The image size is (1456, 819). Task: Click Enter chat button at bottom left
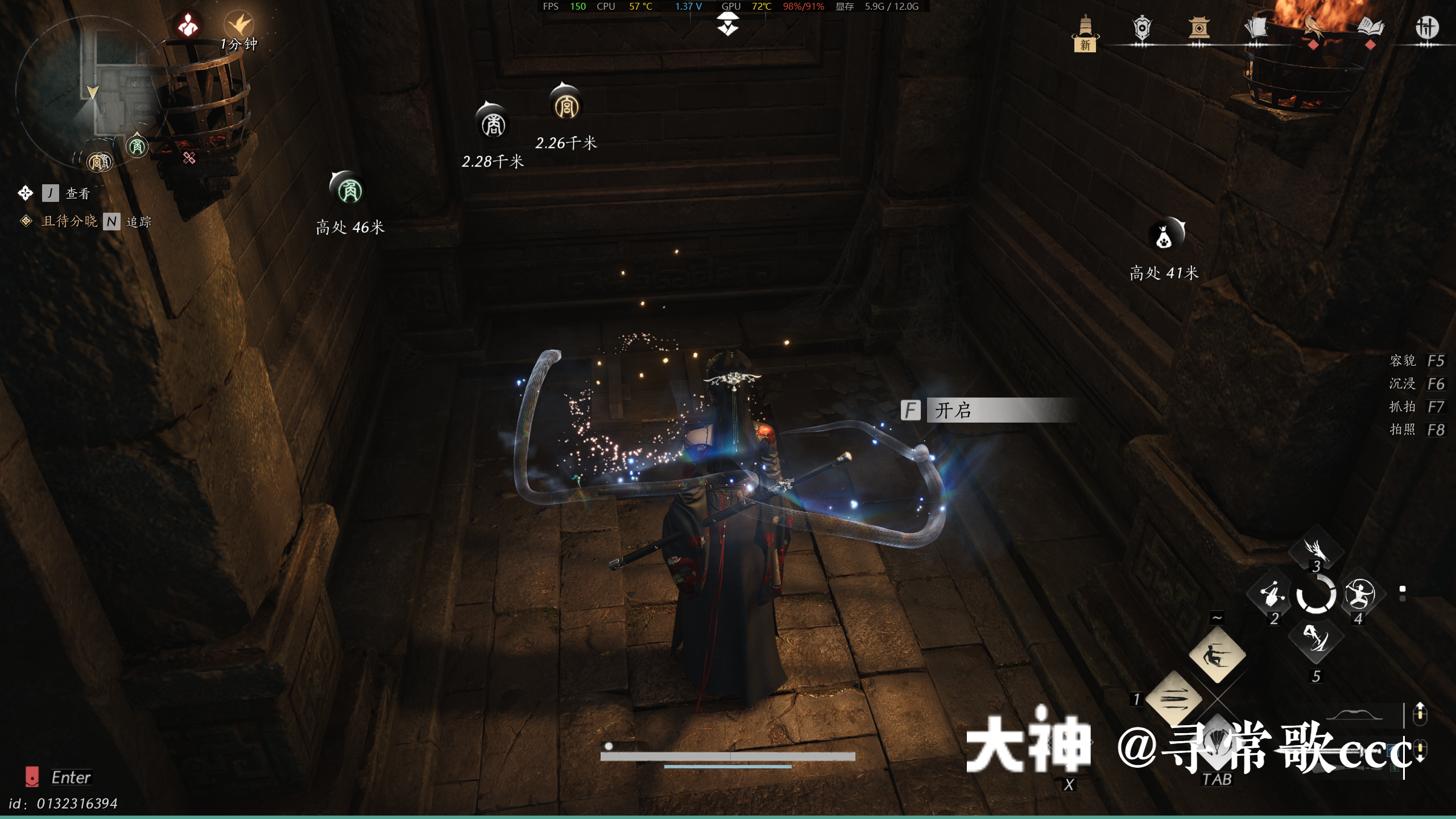pyautogui.click(x=71, y=777)
